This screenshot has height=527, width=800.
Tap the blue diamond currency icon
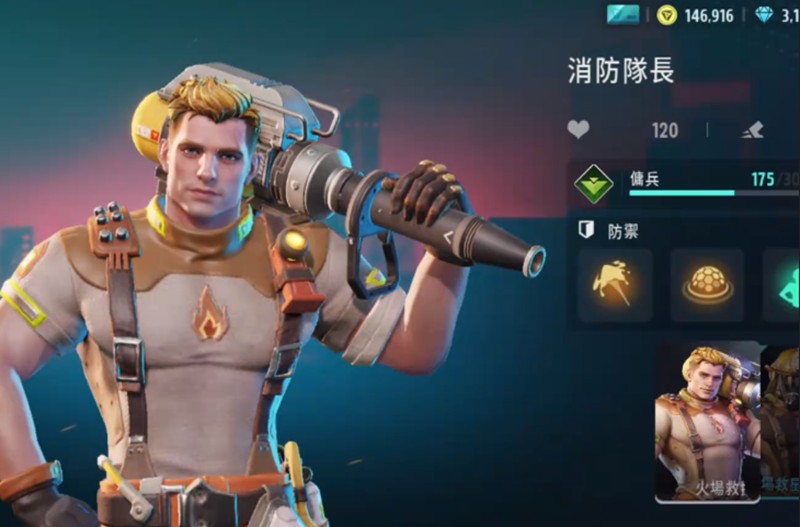(764, 14)
